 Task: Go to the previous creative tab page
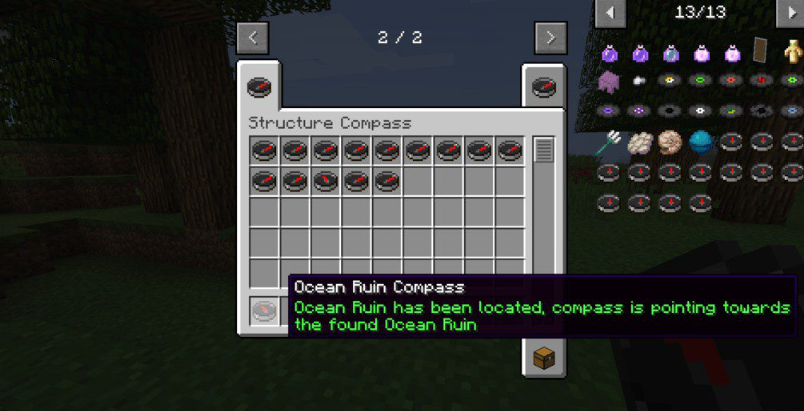coord(253,38)
